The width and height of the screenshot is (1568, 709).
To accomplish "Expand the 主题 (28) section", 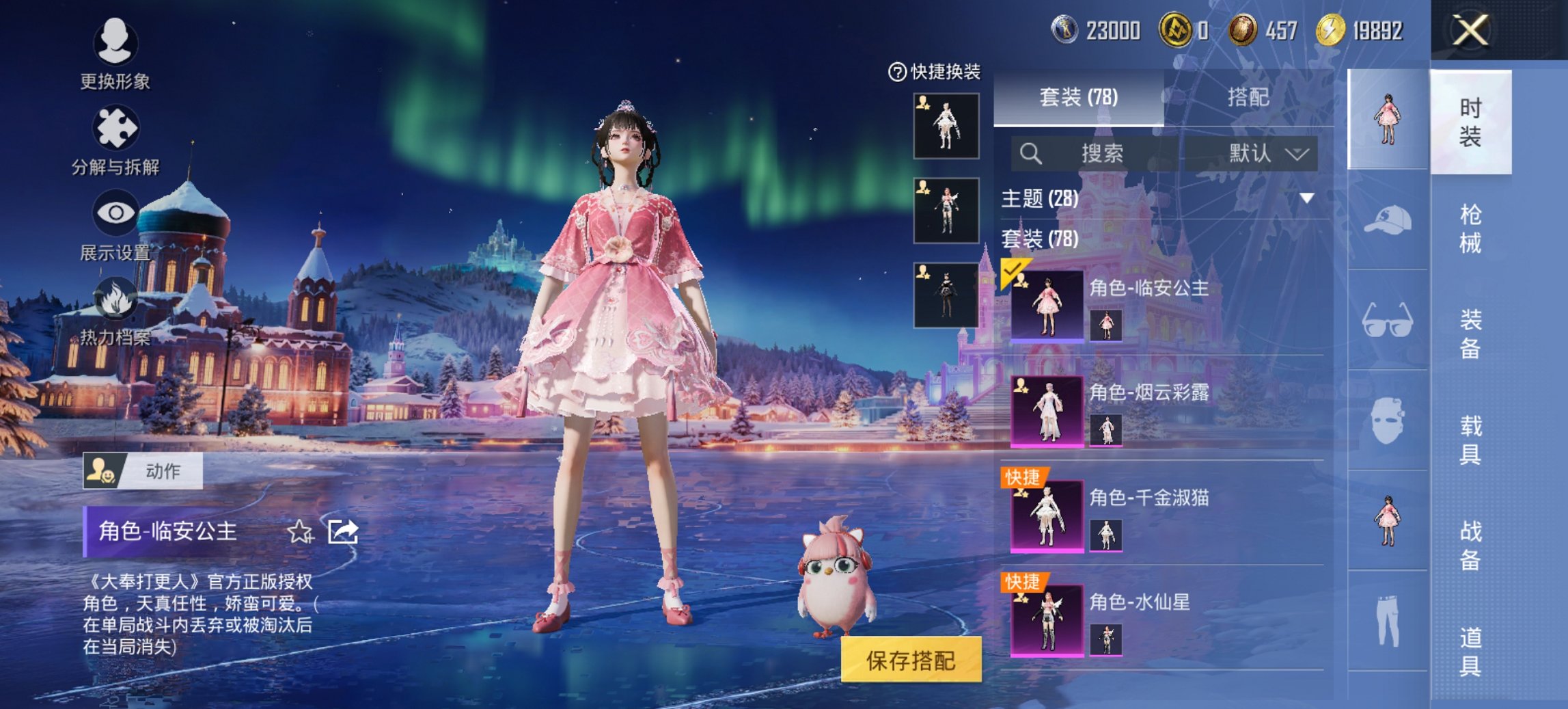I will [1306, 198].
